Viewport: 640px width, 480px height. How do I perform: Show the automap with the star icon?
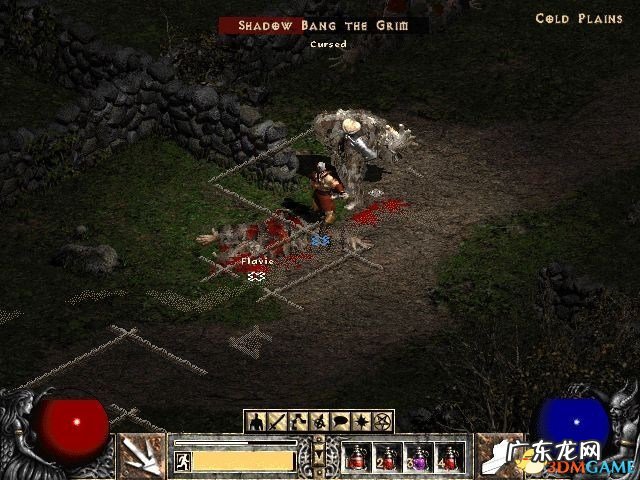click(362, 421)
